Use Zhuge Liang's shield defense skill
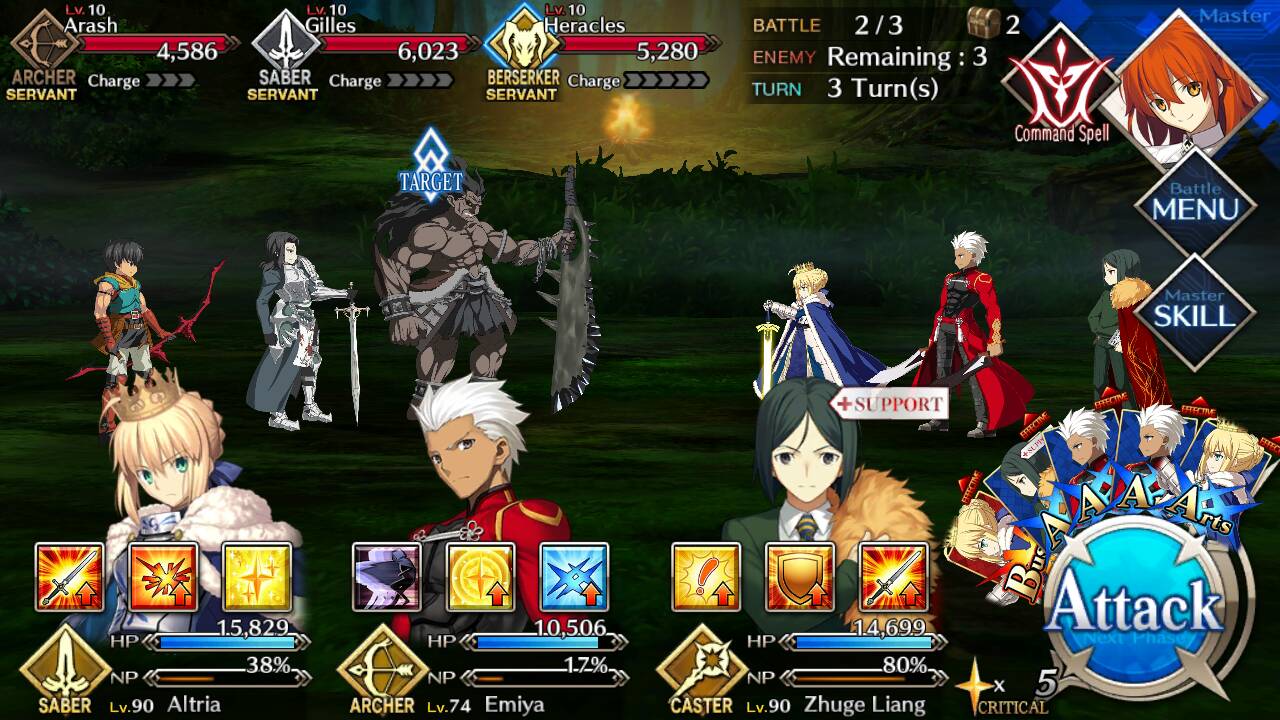Viewport: 1280px width, 720px height. [799, 577]
